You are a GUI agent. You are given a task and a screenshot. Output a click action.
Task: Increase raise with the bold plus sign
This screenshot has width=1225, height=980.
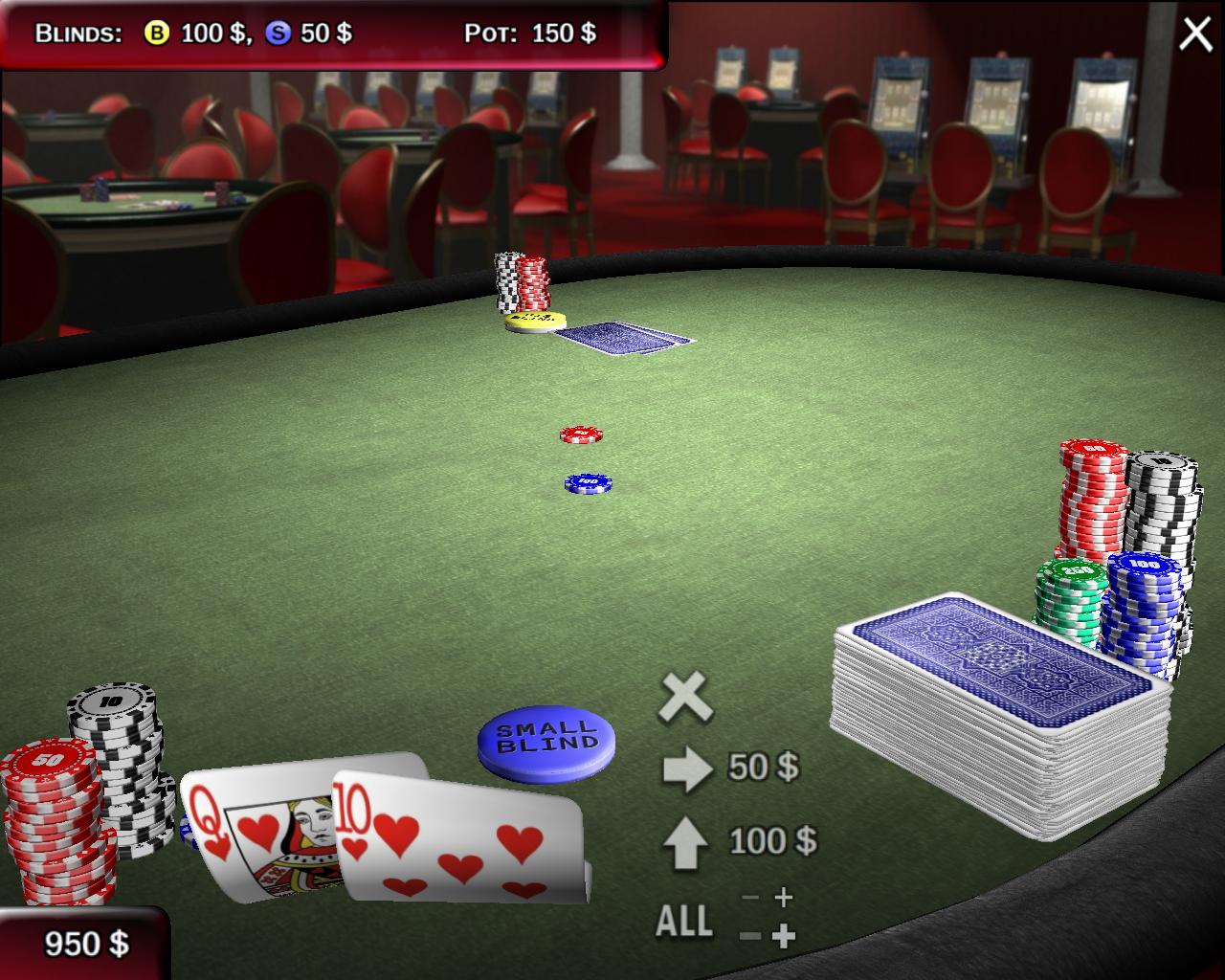click(x=783, y=935)
